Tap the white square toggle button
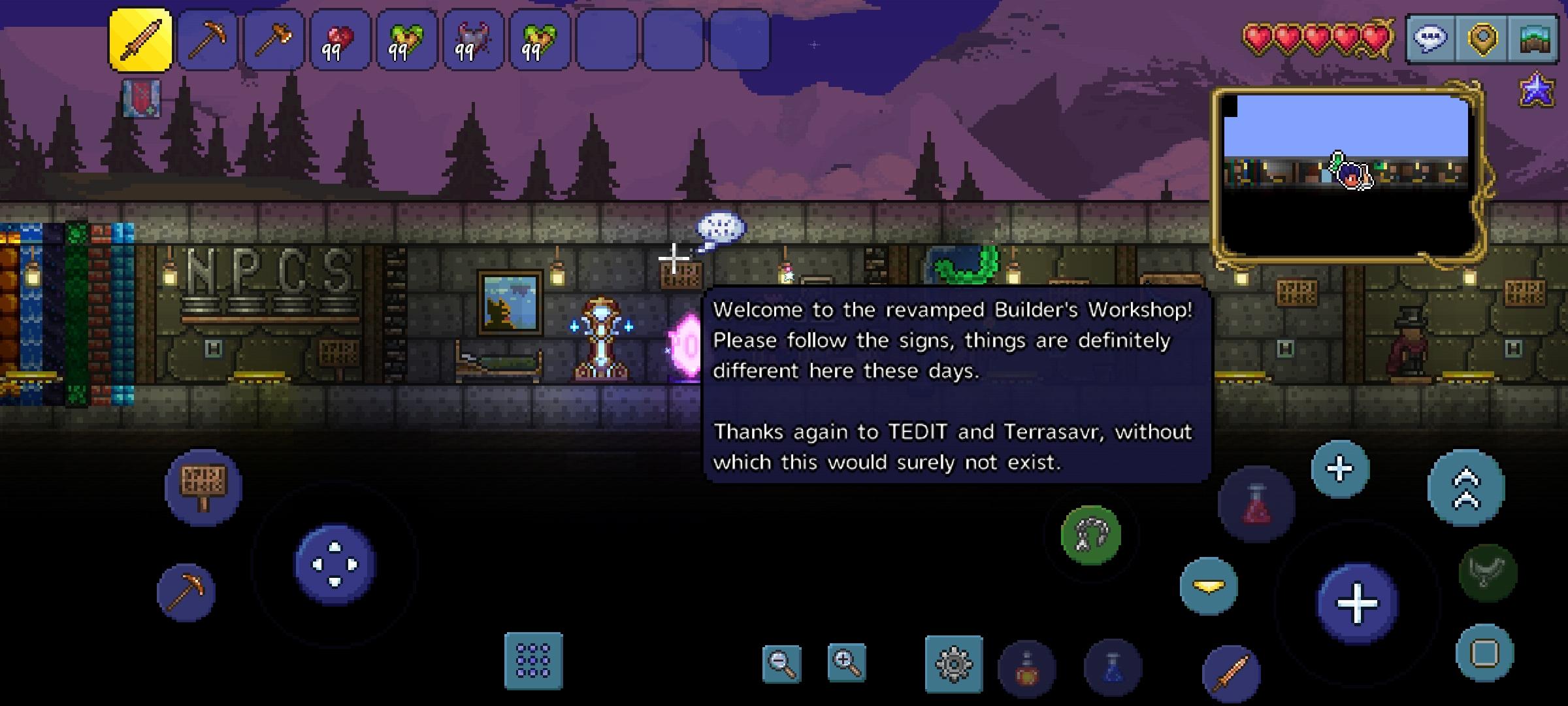1568x706 pixels. (x=1484, y=653)
